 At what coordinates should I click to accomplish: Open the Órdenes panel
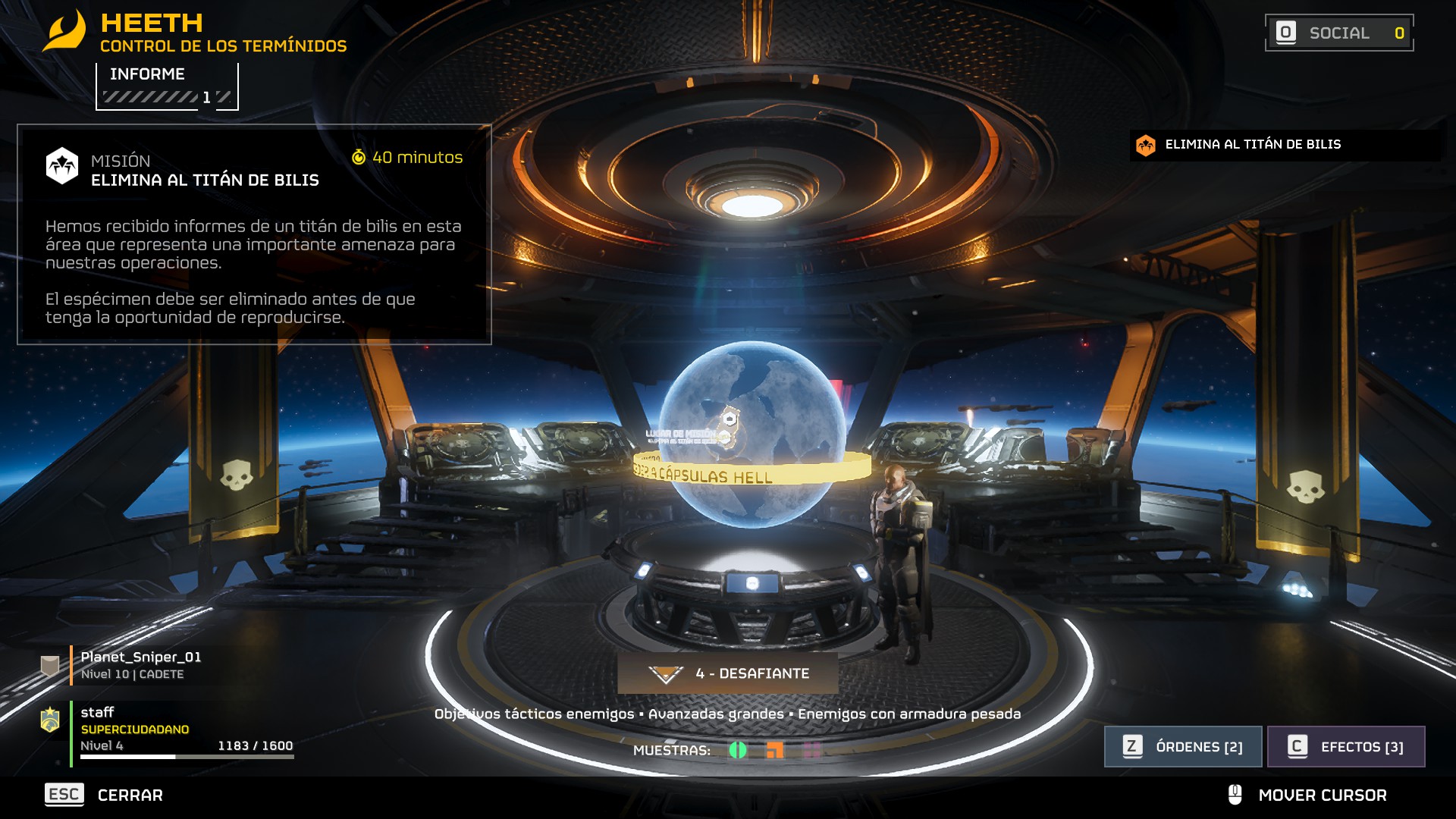click(1182, 746)
